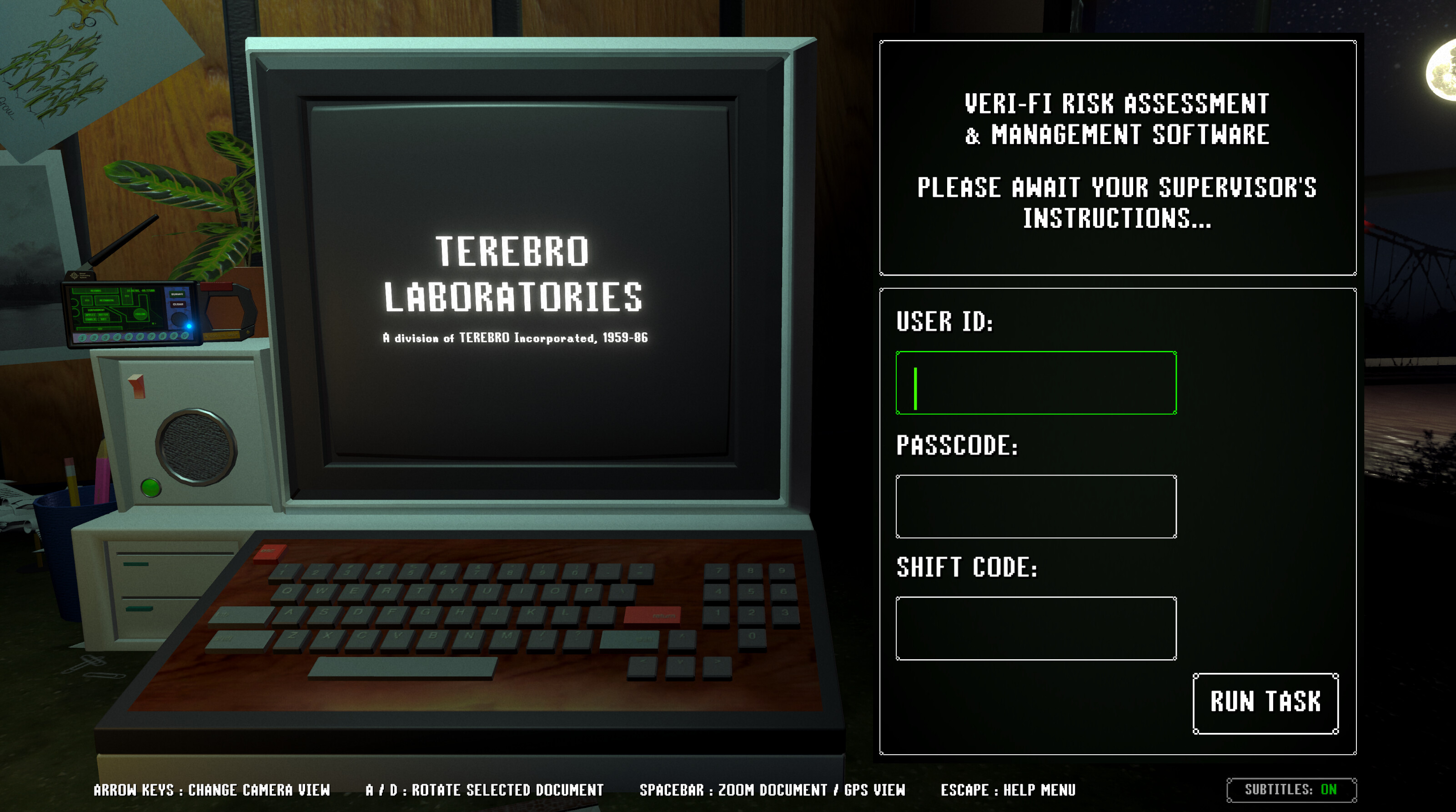Click the CONTAINMENT zone on the GPS screen

coord(97,311)
